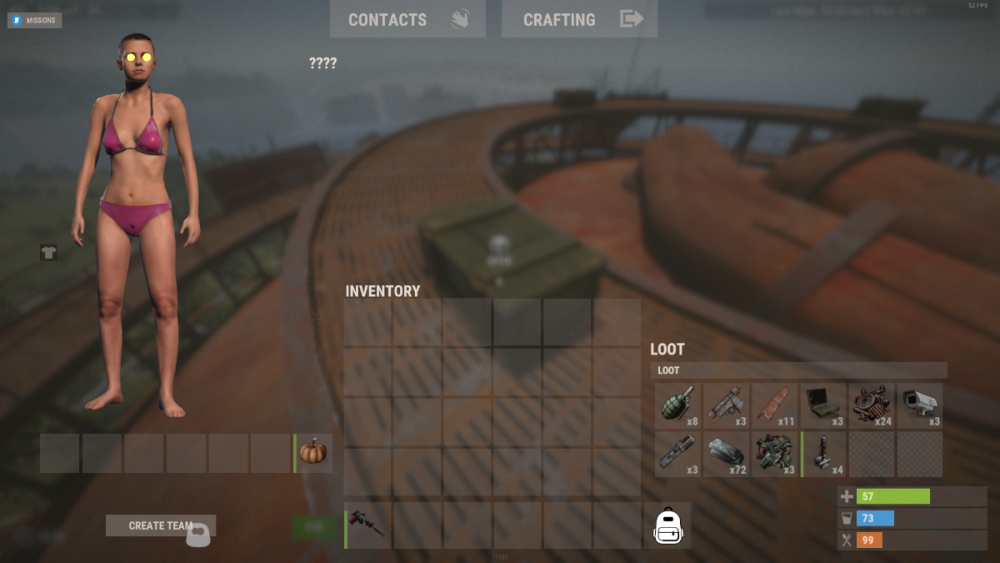The image size is (1000, 563).
Task: Loot the gears stack of 24
Action: tap(872, 406)
